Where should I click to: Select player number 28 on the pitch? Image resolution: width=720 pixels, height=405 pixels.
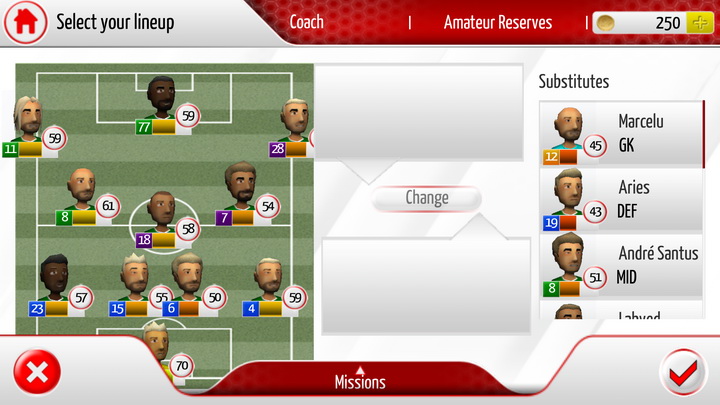click(x=293, y=126)
